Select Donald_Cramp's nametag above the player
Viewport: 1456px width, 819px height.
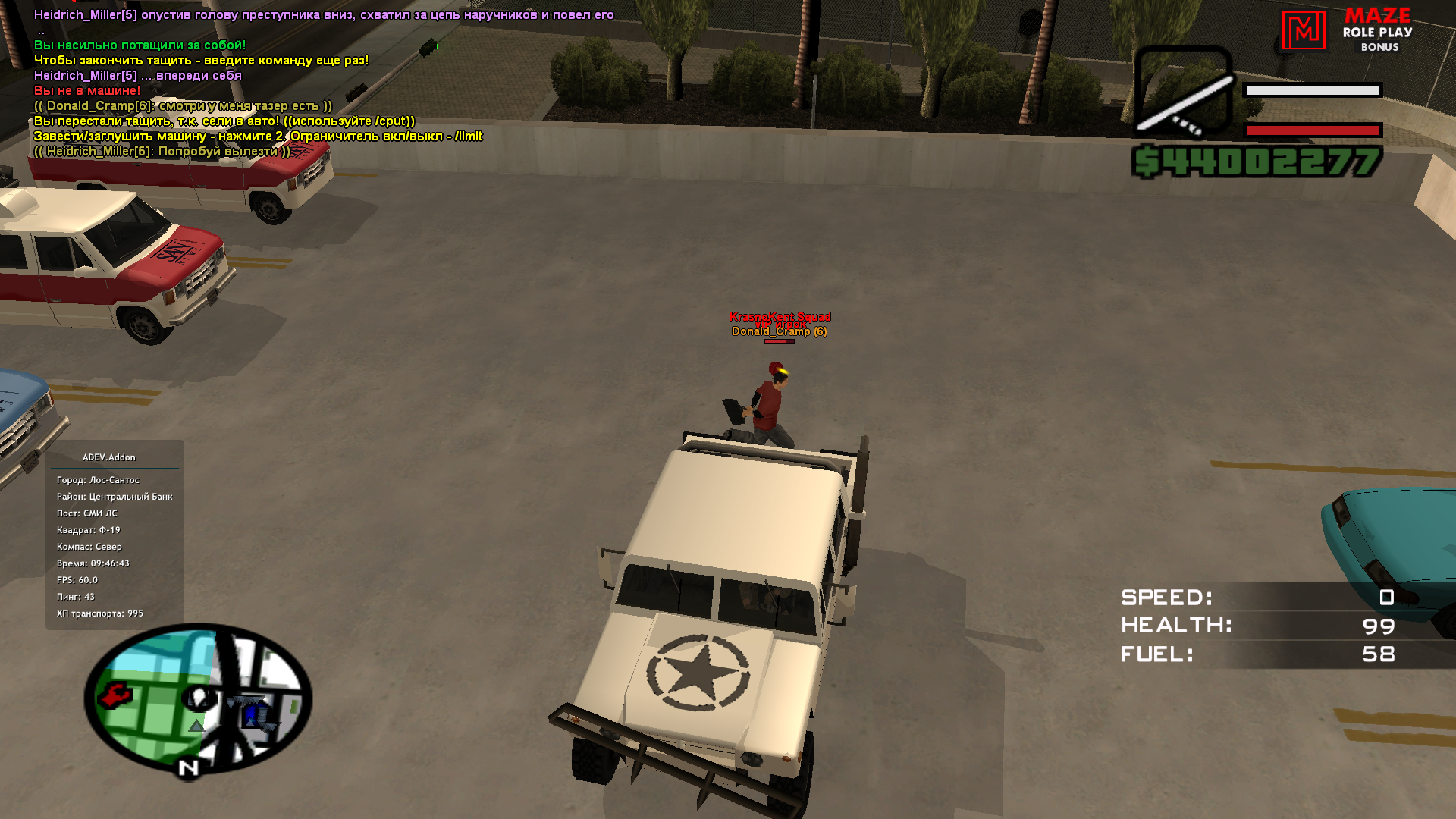778,331
